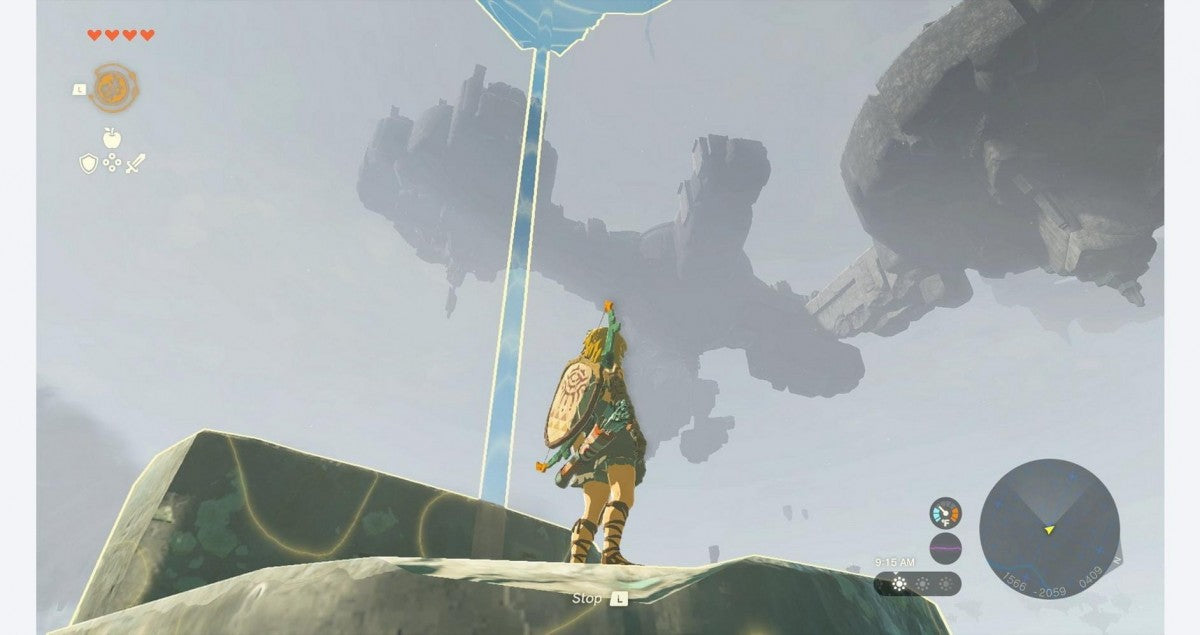Pick the sword weapon quick-select icon
1200x635 pixels.
coord(135,162)
